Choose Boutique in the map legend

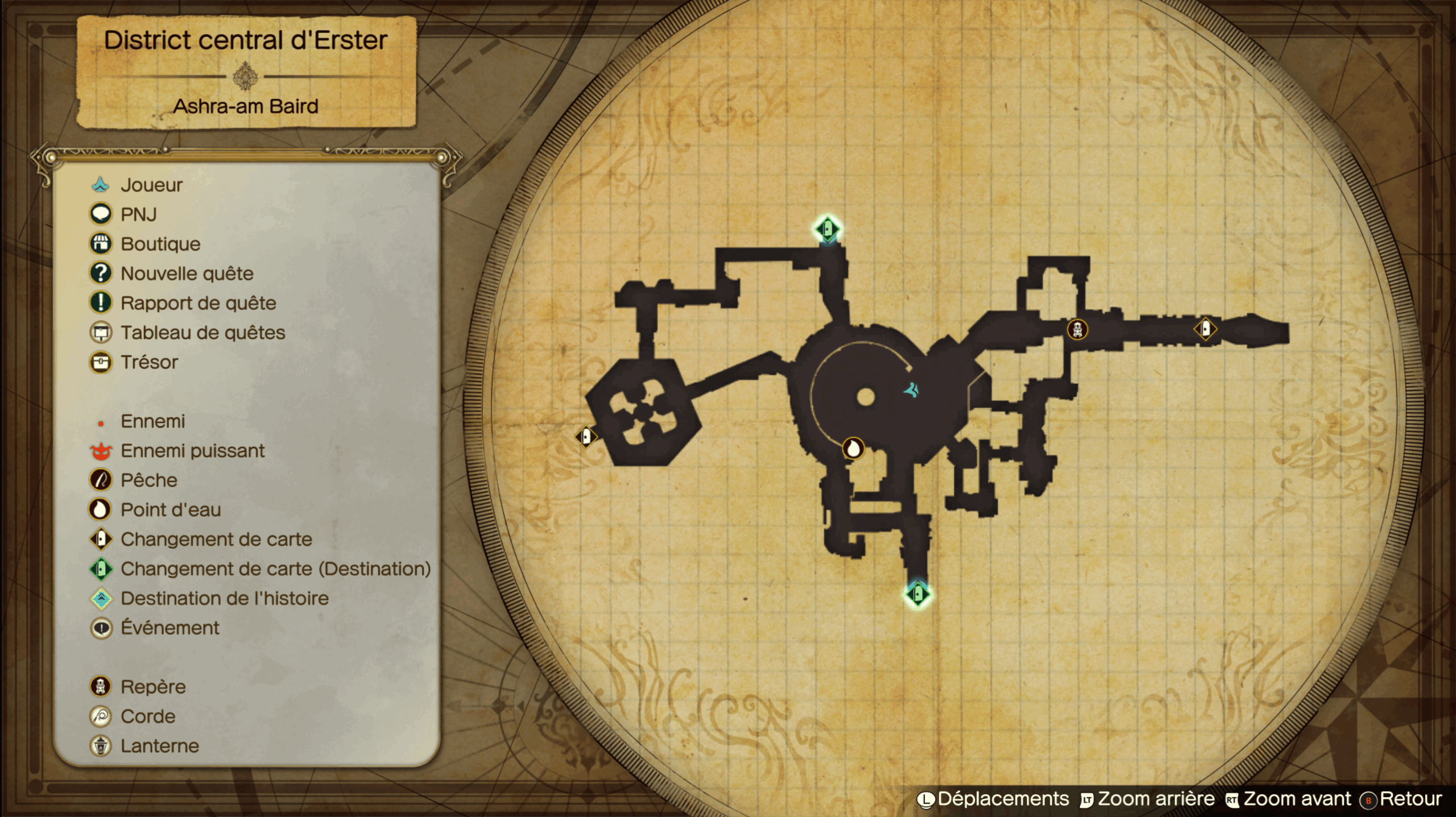(x=160, y=244)
